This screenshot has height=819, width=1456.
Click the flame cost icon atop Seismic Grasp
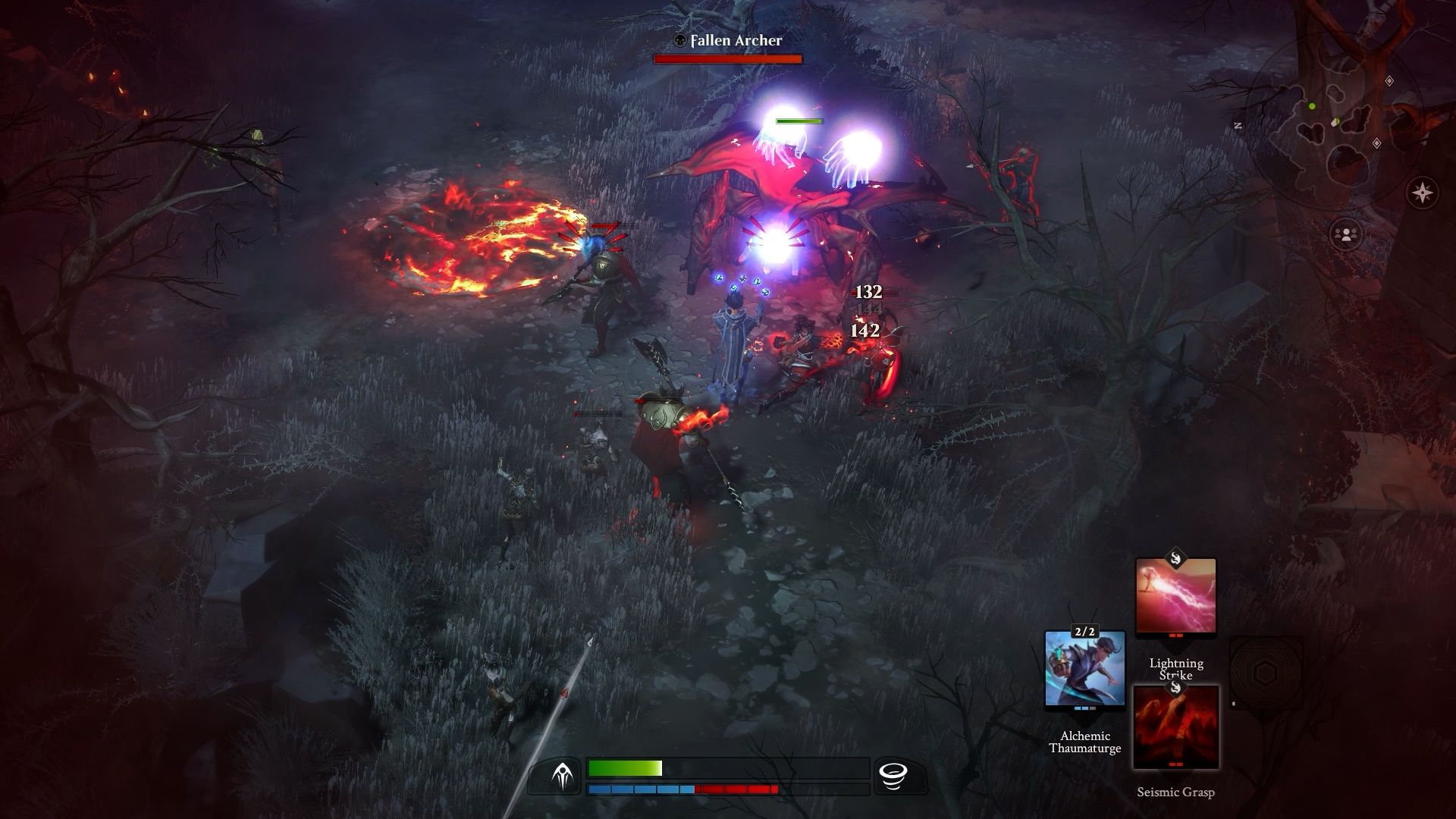click(1177, 688)
